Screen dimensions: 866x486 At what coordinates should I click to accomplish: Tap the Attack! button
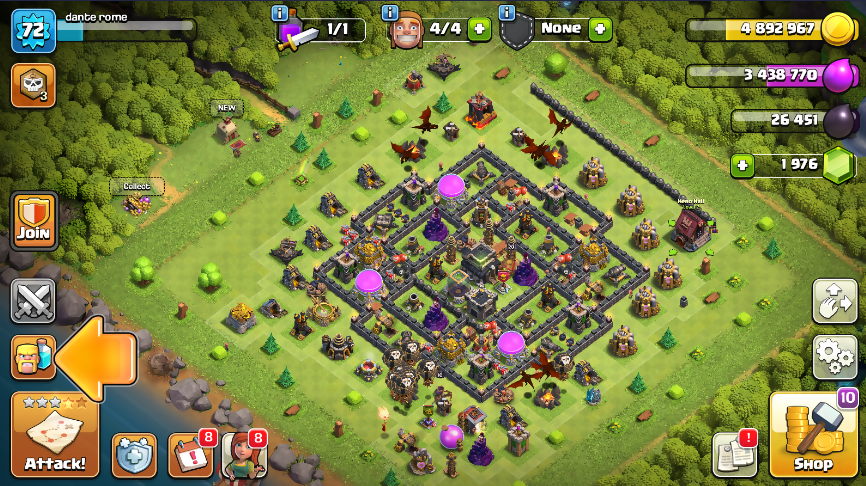(55, 436)
